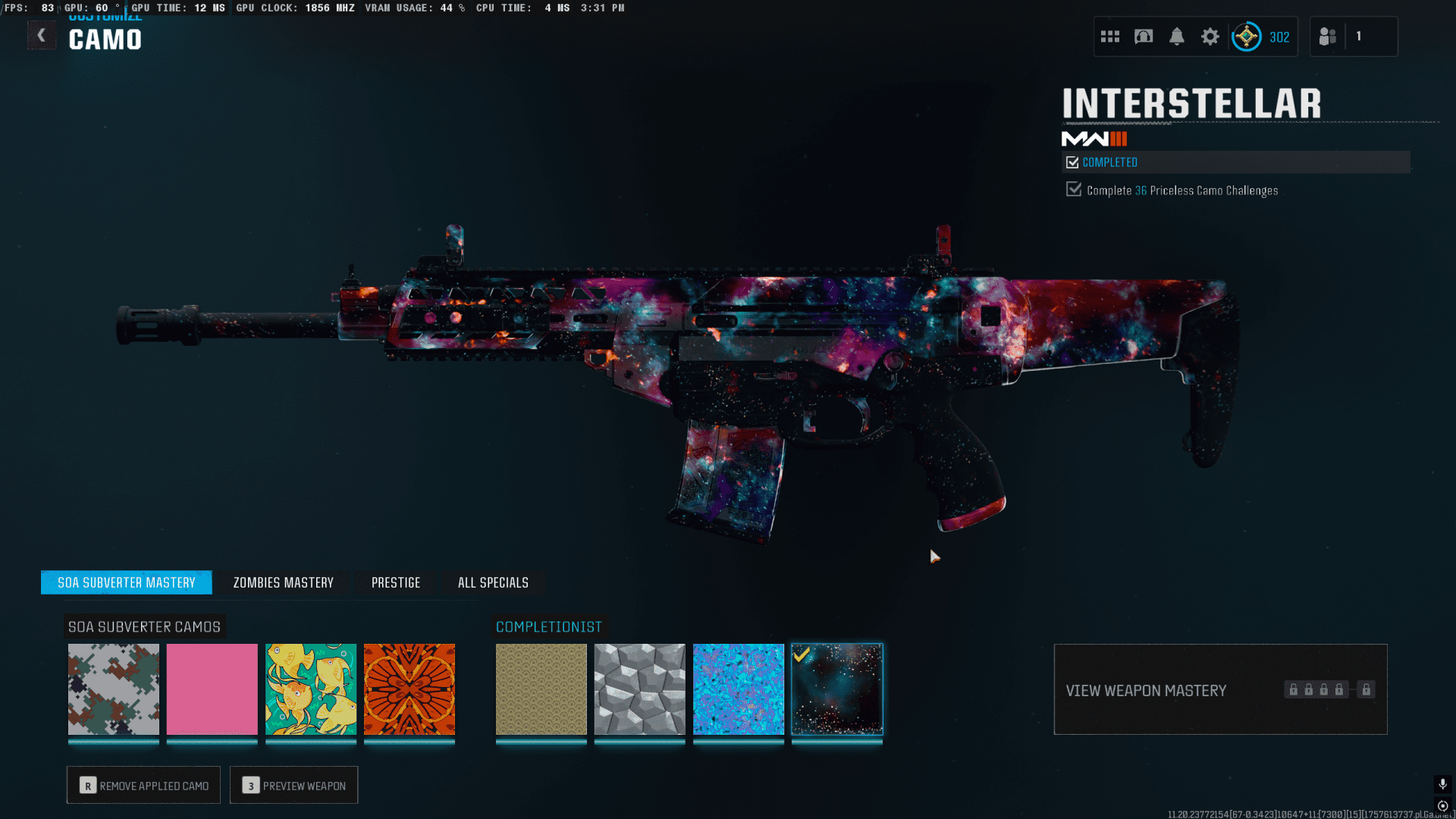The width and height of the screenshot is (1456, 819).
Task: Open settings via the gear icon
Action: (x=1210, y=36)
